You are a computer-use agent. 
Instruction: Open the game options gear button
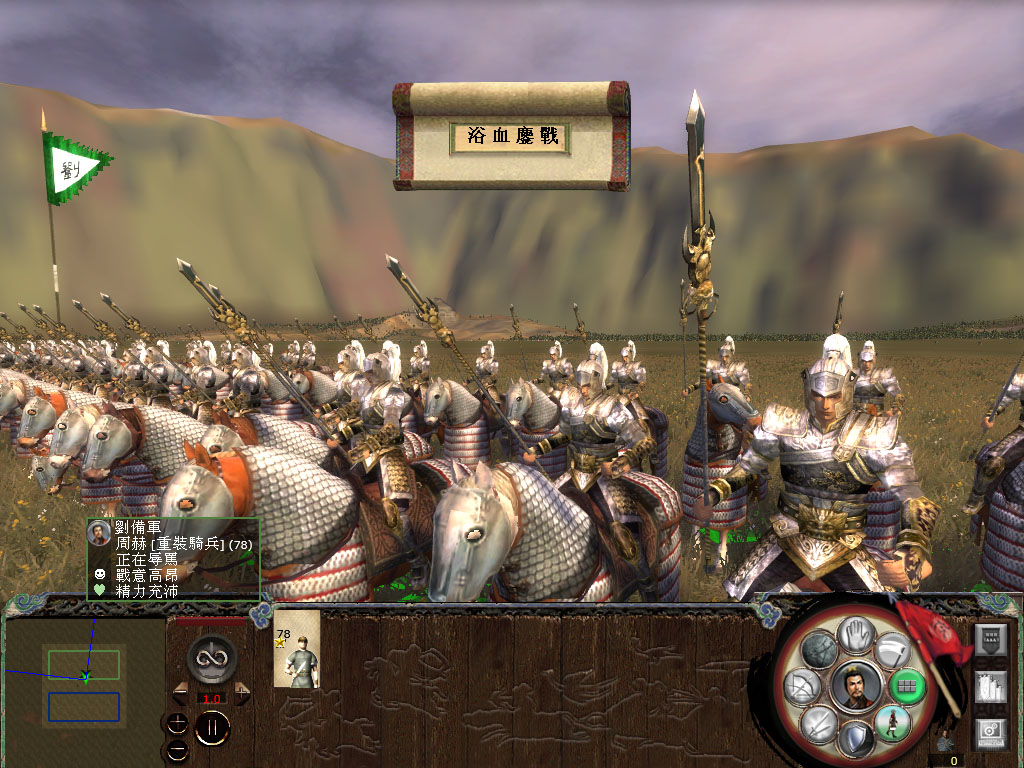pyautogui.click(x=991, y=733)
